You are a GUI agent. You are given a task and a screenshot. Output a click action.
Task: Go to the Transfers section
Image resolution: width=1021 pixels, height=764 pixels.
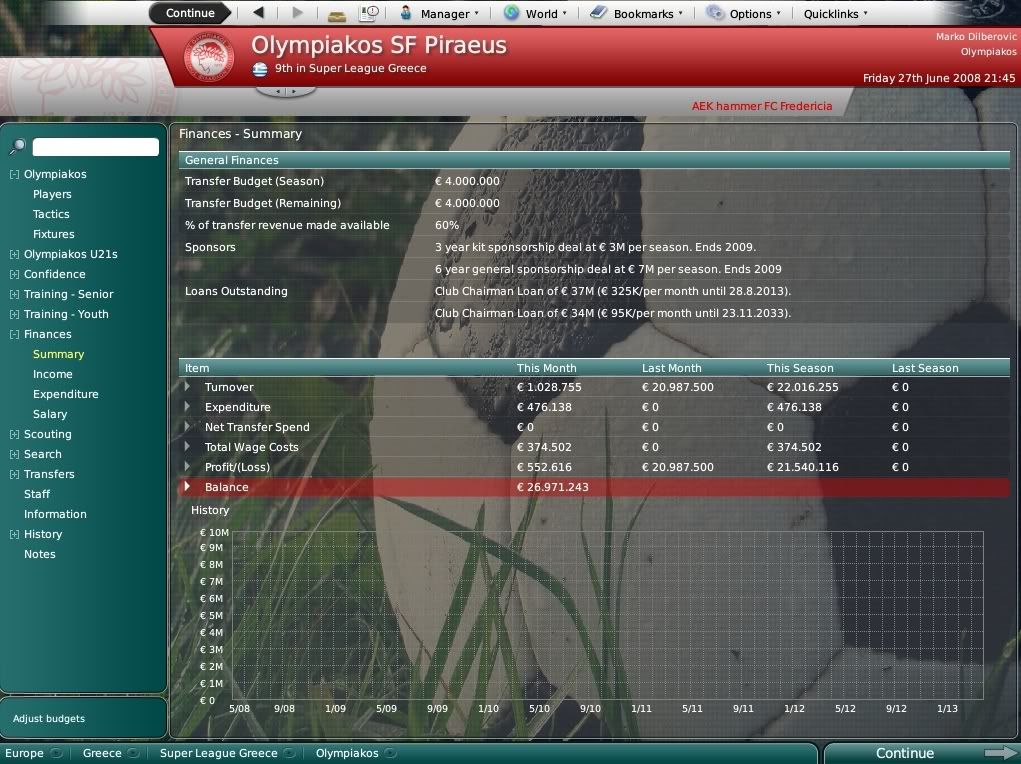coord(49,474)
